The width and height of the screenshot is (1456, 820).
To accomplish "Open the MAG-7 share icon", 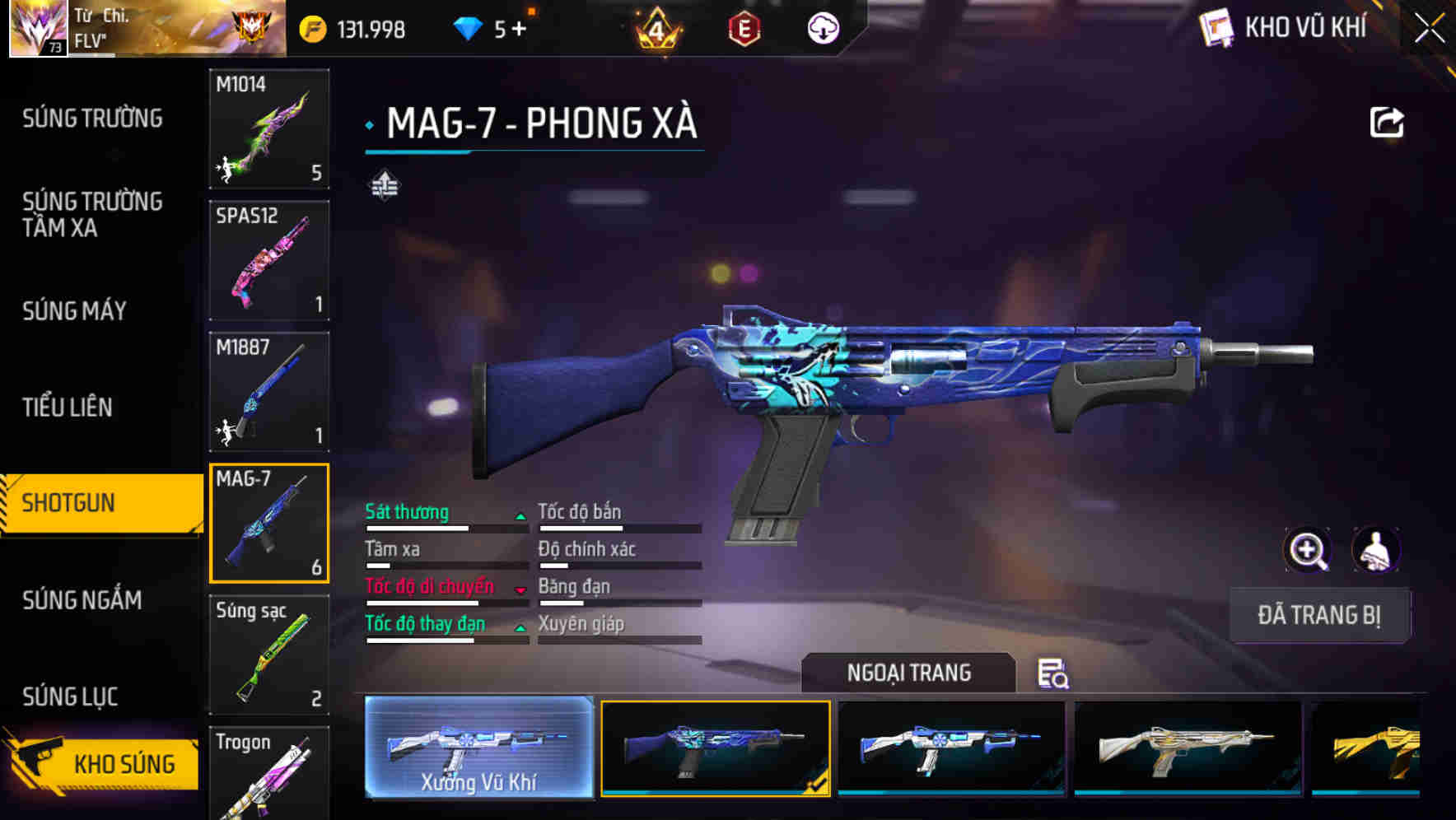I will tap(1388, 122).
